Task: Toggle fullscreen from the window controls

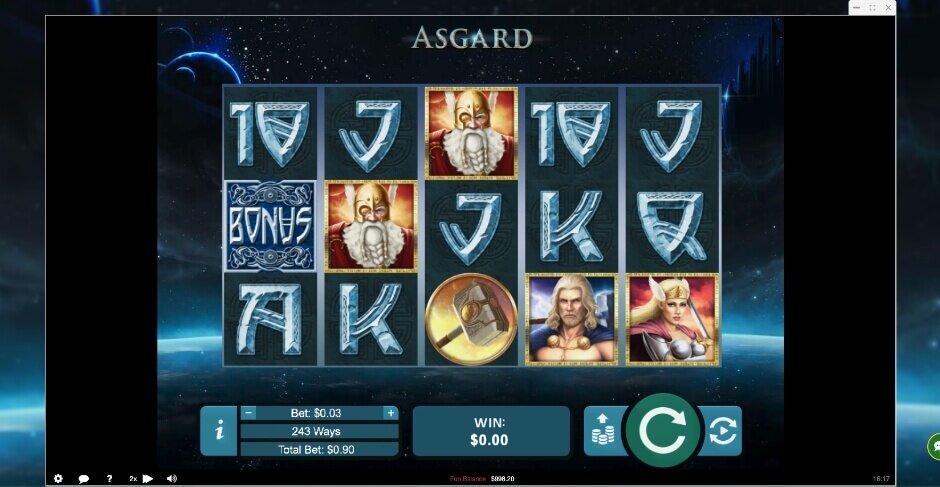Action: 872,8
